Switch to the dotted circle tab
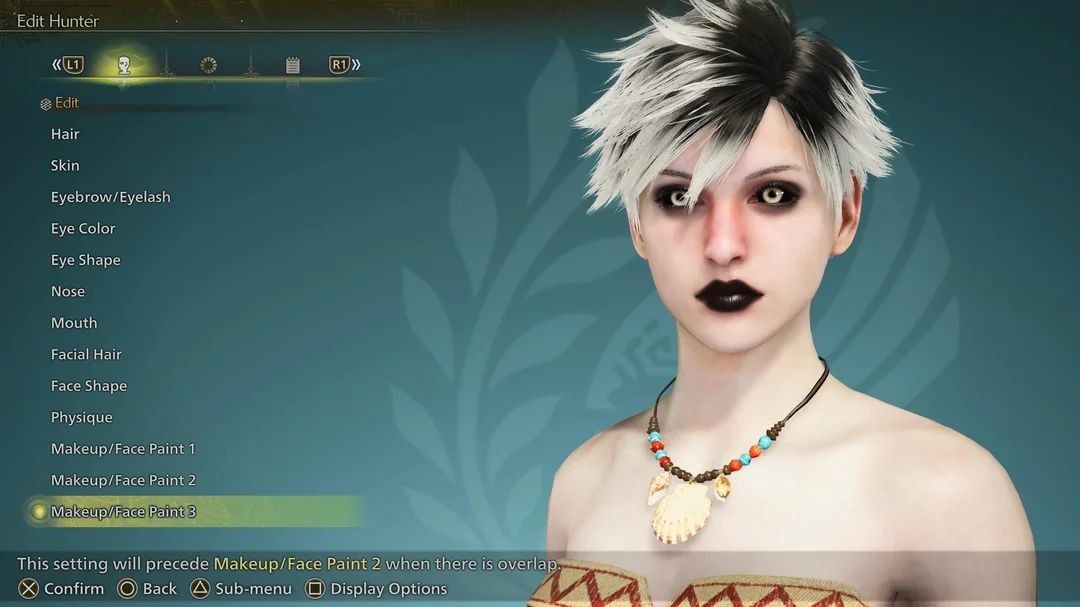1080x607 pixels. [208, 65]
